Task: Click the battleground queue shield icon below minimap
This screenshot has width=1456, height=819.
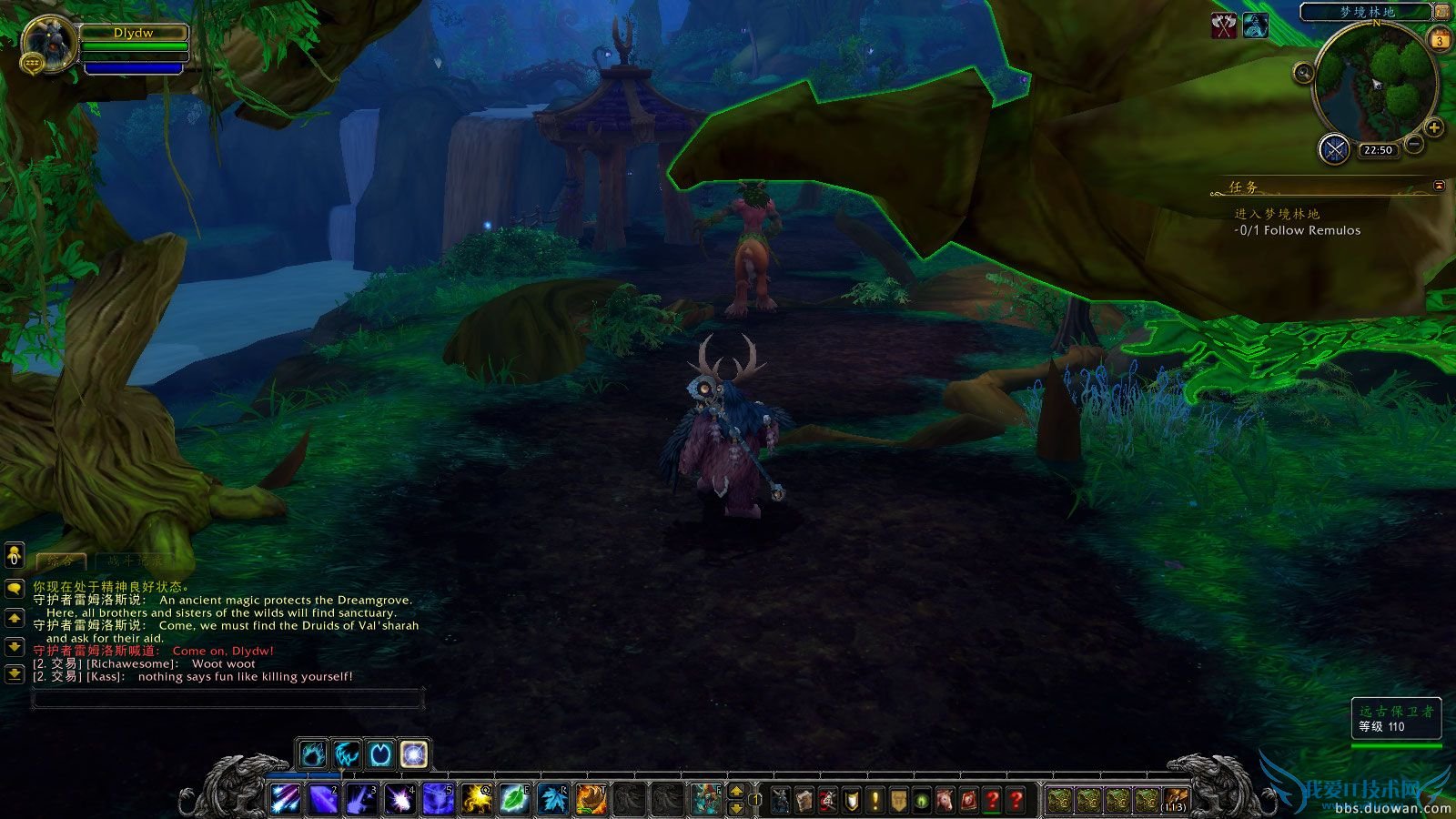Action: click(1334, 147)
